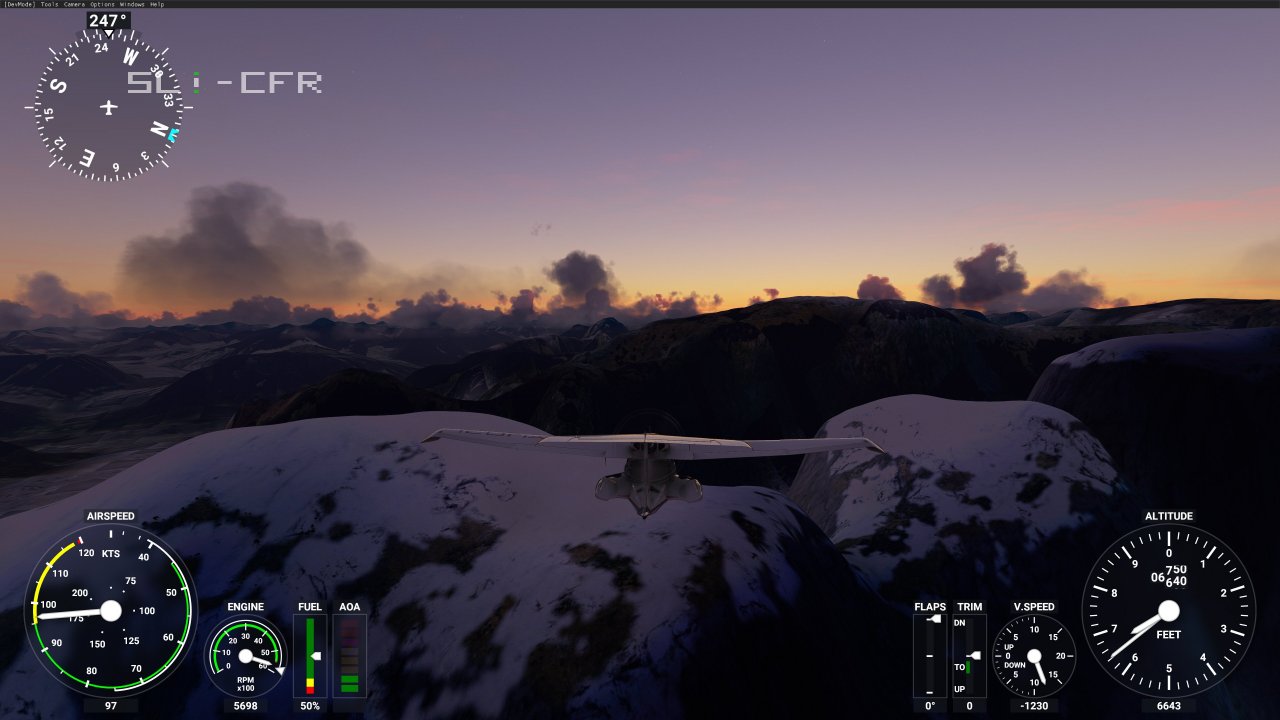This screenshot has width=1280, height=720.
Task: Click the V.SPEED vertical speed indicator
Action: pyautogui.click(x=1035, y=655)
